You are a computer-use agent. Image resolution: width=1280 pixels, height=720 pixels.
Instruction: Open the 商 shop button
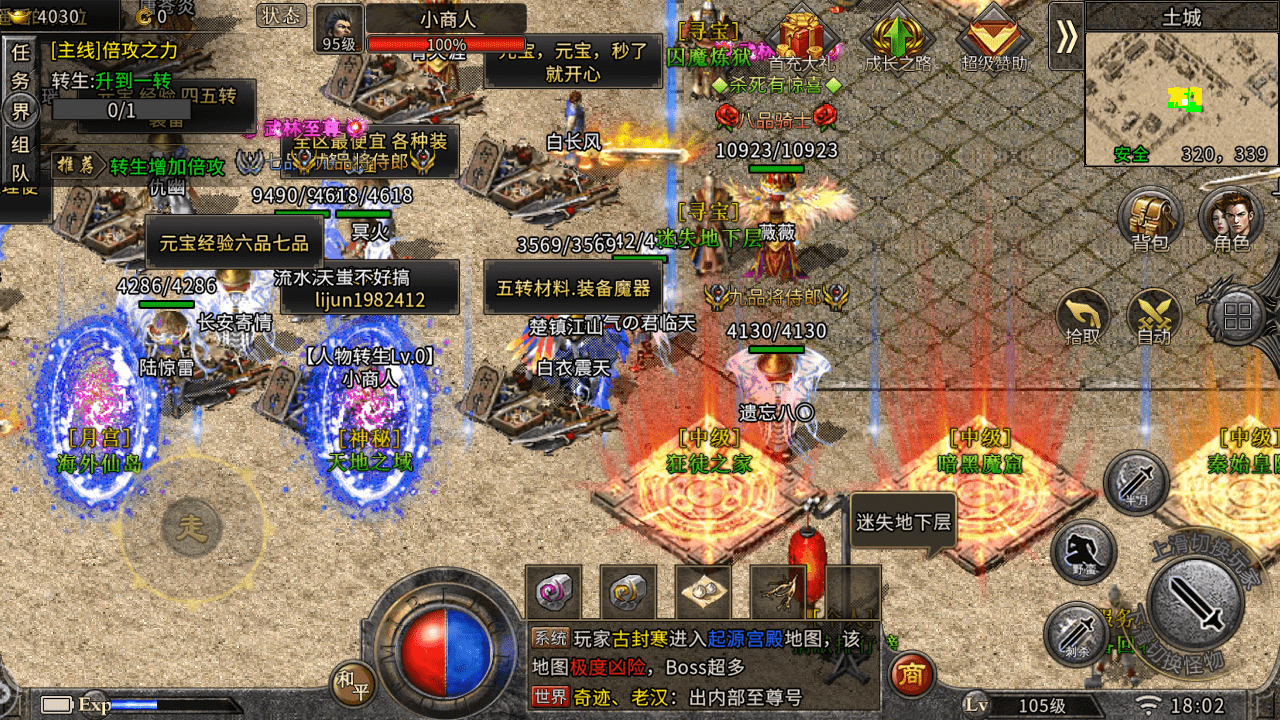(x=910, y=675)
